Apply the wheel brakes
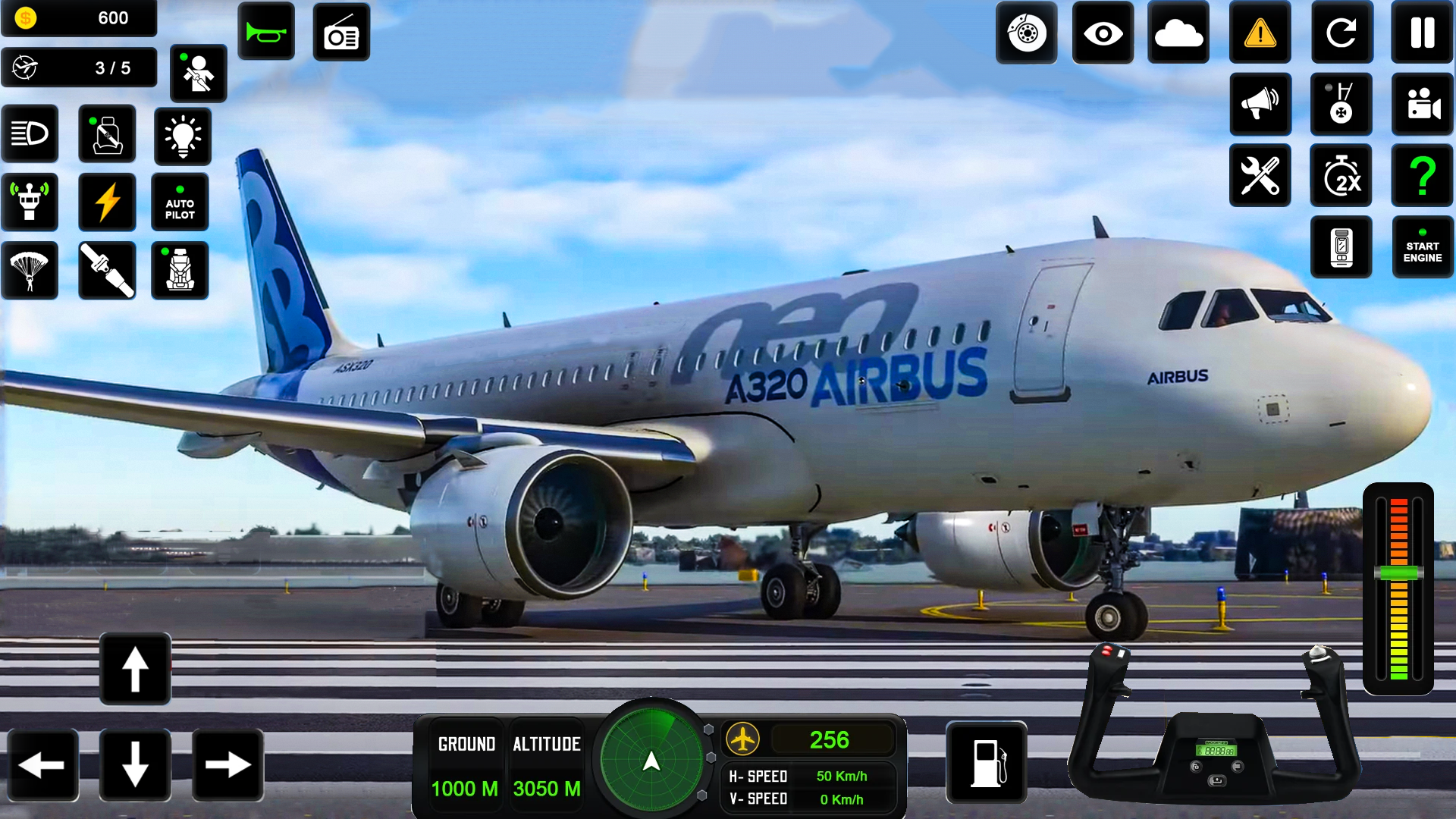Screen dimensions: 1456x819 tap(1026, 33)
